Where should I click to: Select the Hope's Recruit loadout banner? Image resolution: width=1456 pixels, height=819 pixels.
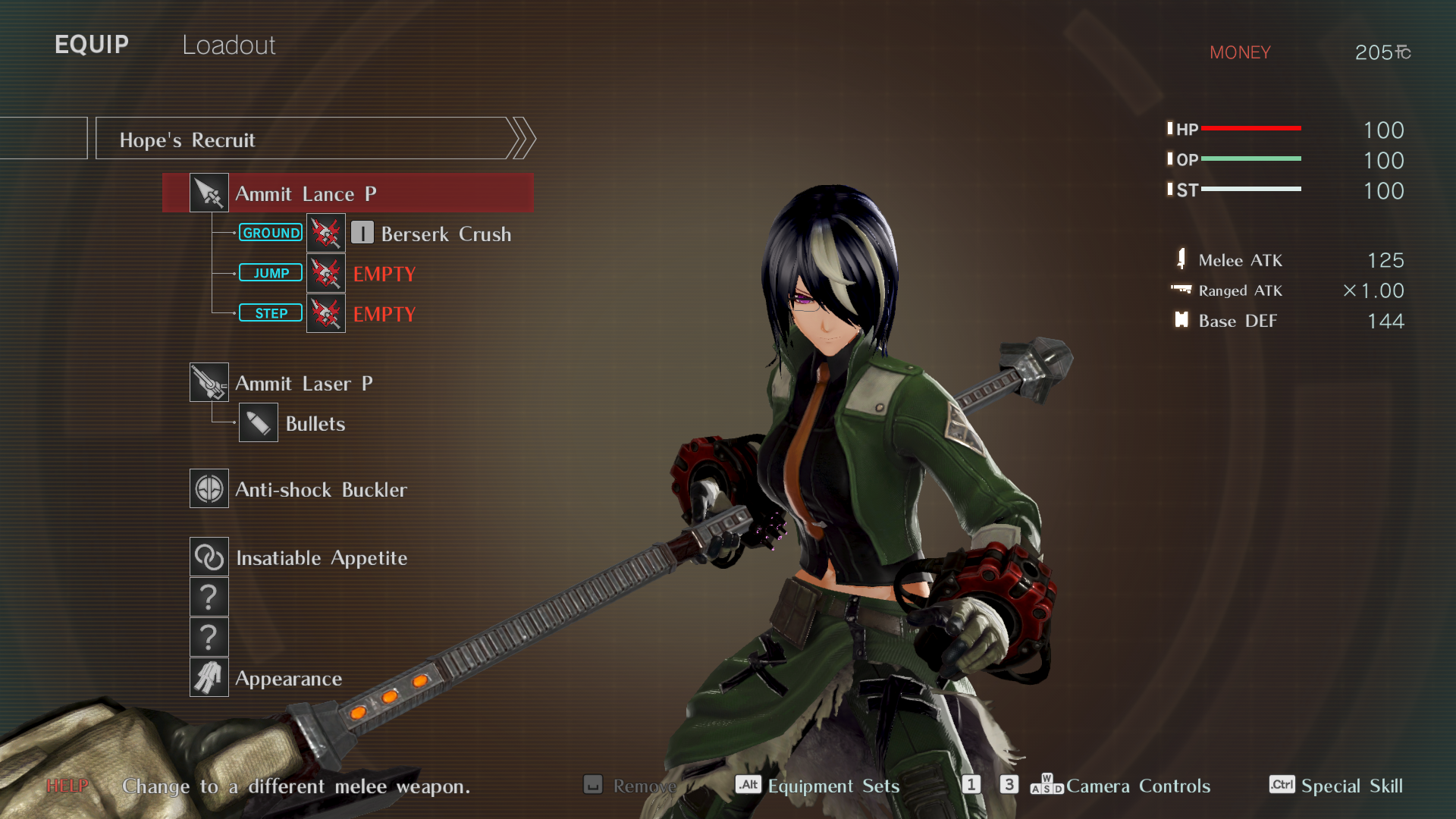point(311,140)
